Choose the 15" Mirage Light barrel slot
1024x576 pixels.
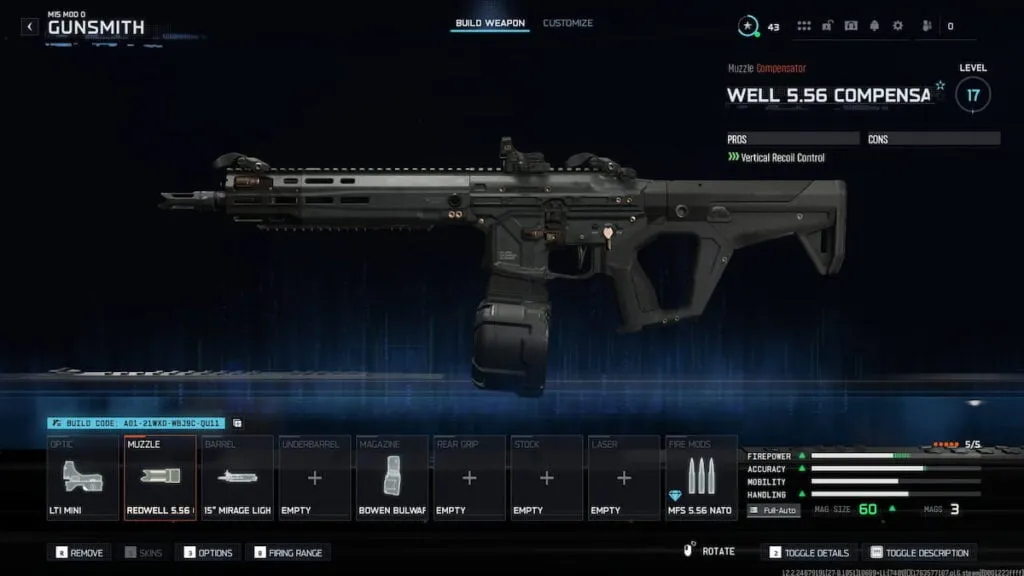237,477
